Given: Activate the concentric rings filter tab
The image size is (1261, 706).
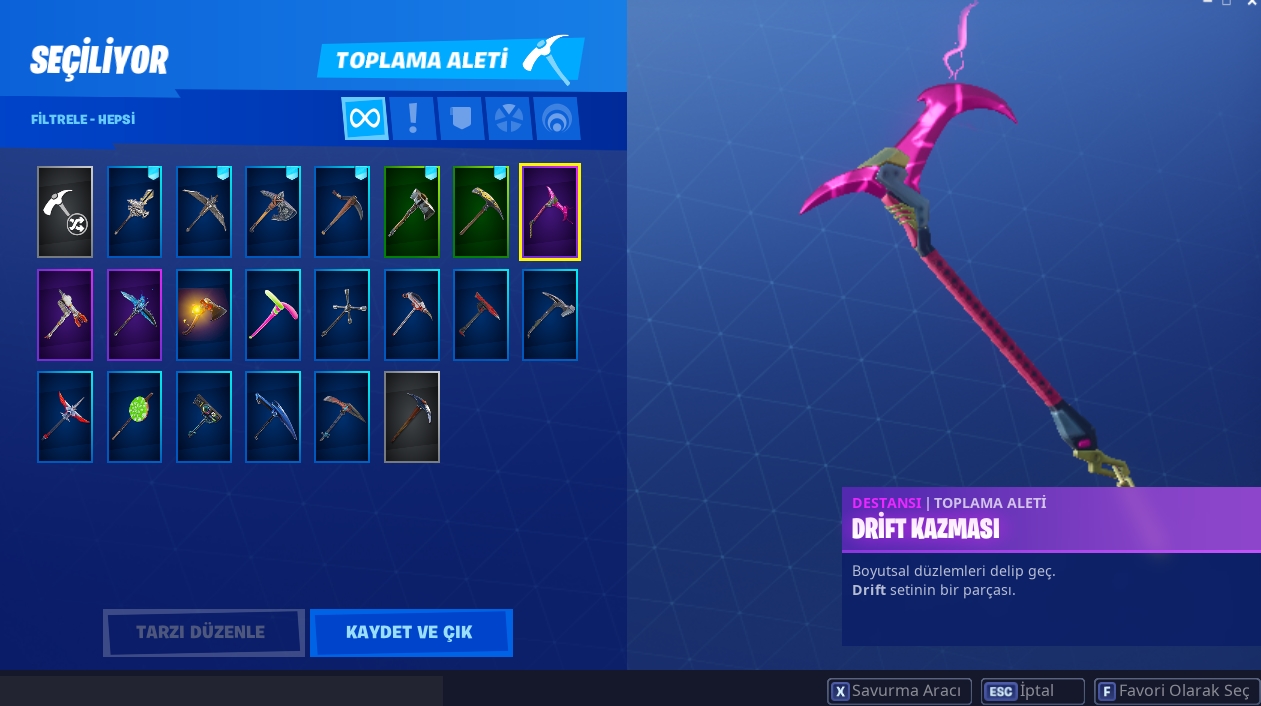Looking at the screenshot, I should click(556, 118).
